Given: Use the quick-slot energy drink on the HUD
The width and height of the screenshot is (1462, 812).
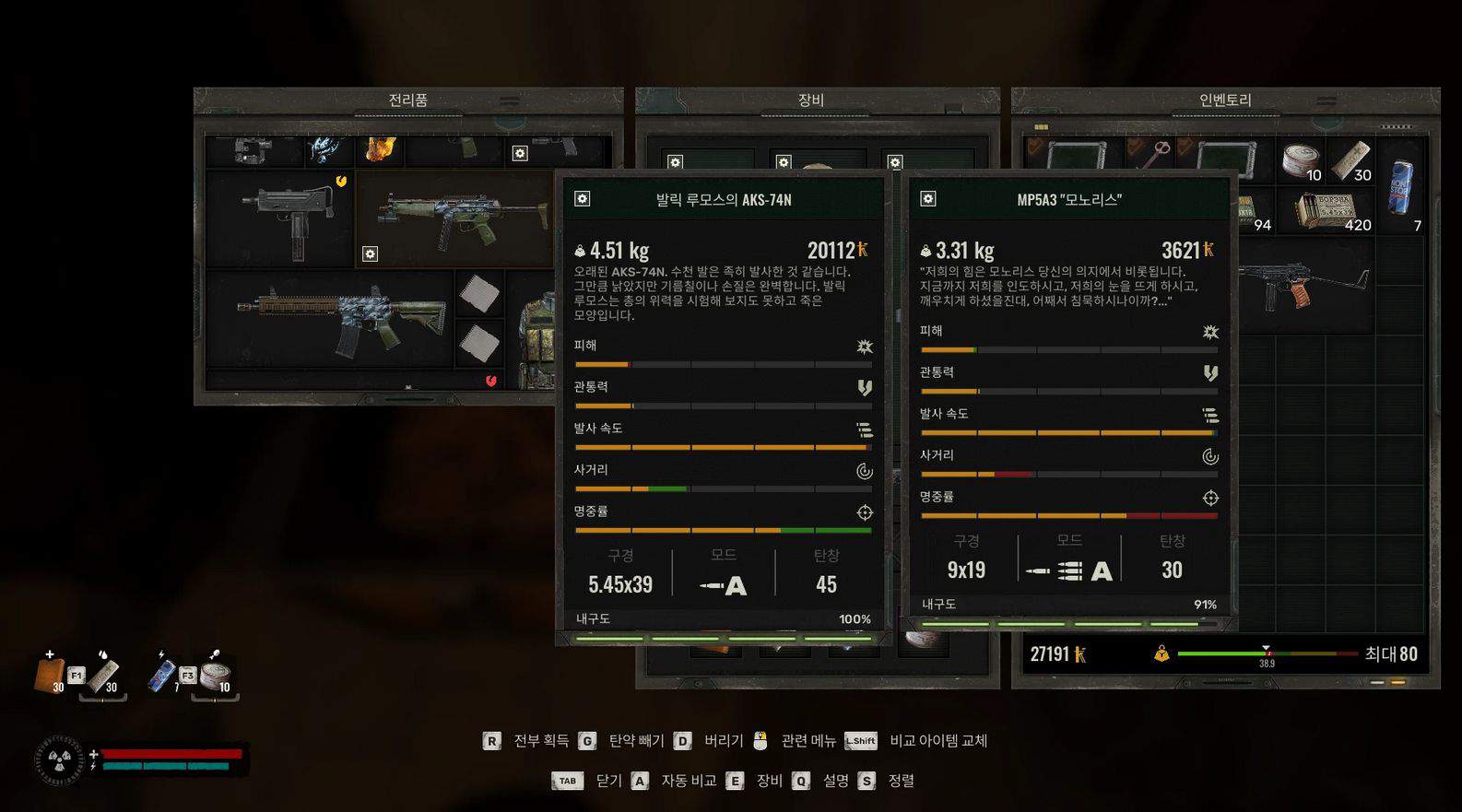Looking at the screenshot, I should coord(162,674).
